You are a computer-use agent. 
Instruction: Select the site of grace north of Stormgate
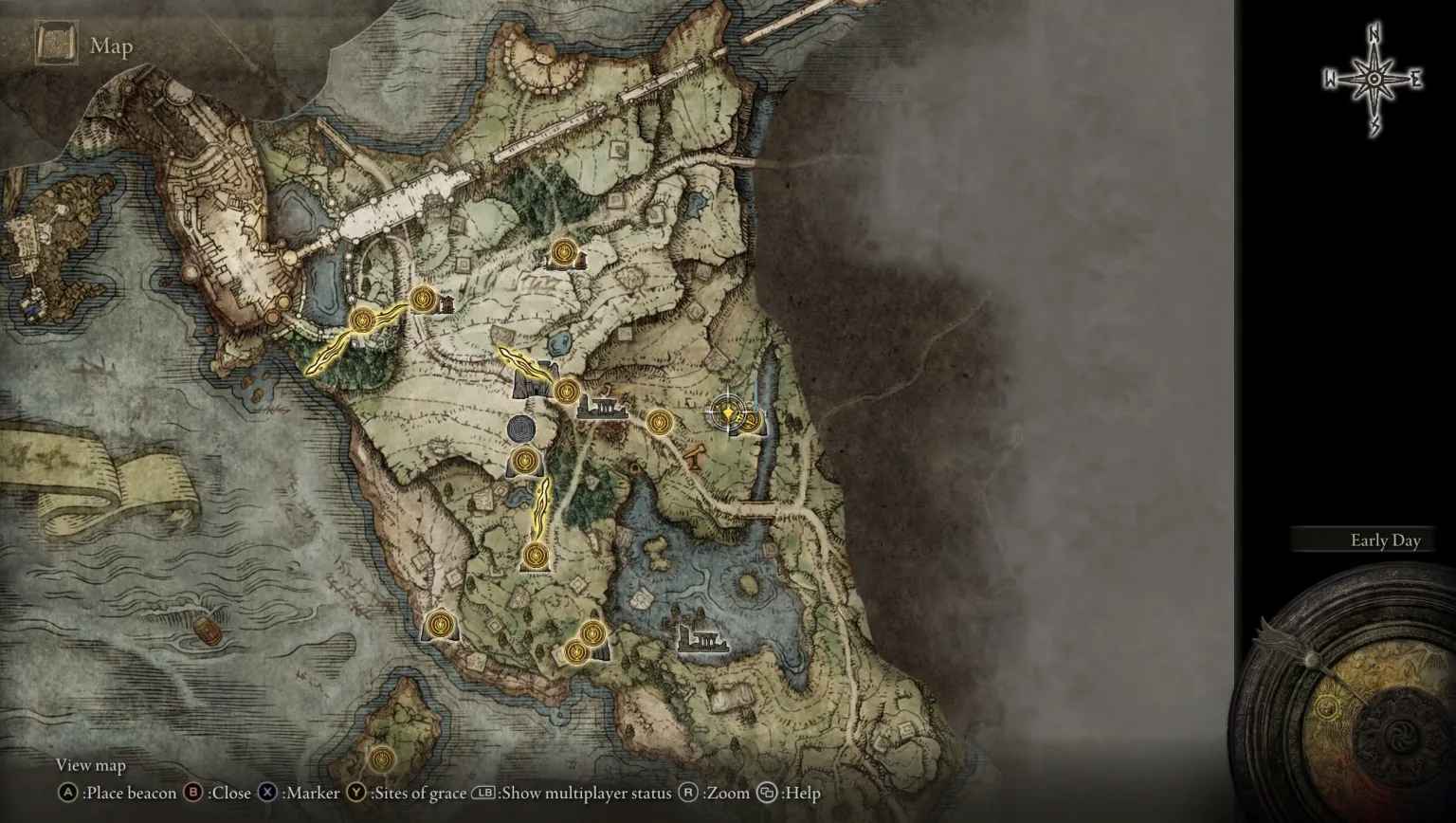pyautogui.click(x=566, y=252)
